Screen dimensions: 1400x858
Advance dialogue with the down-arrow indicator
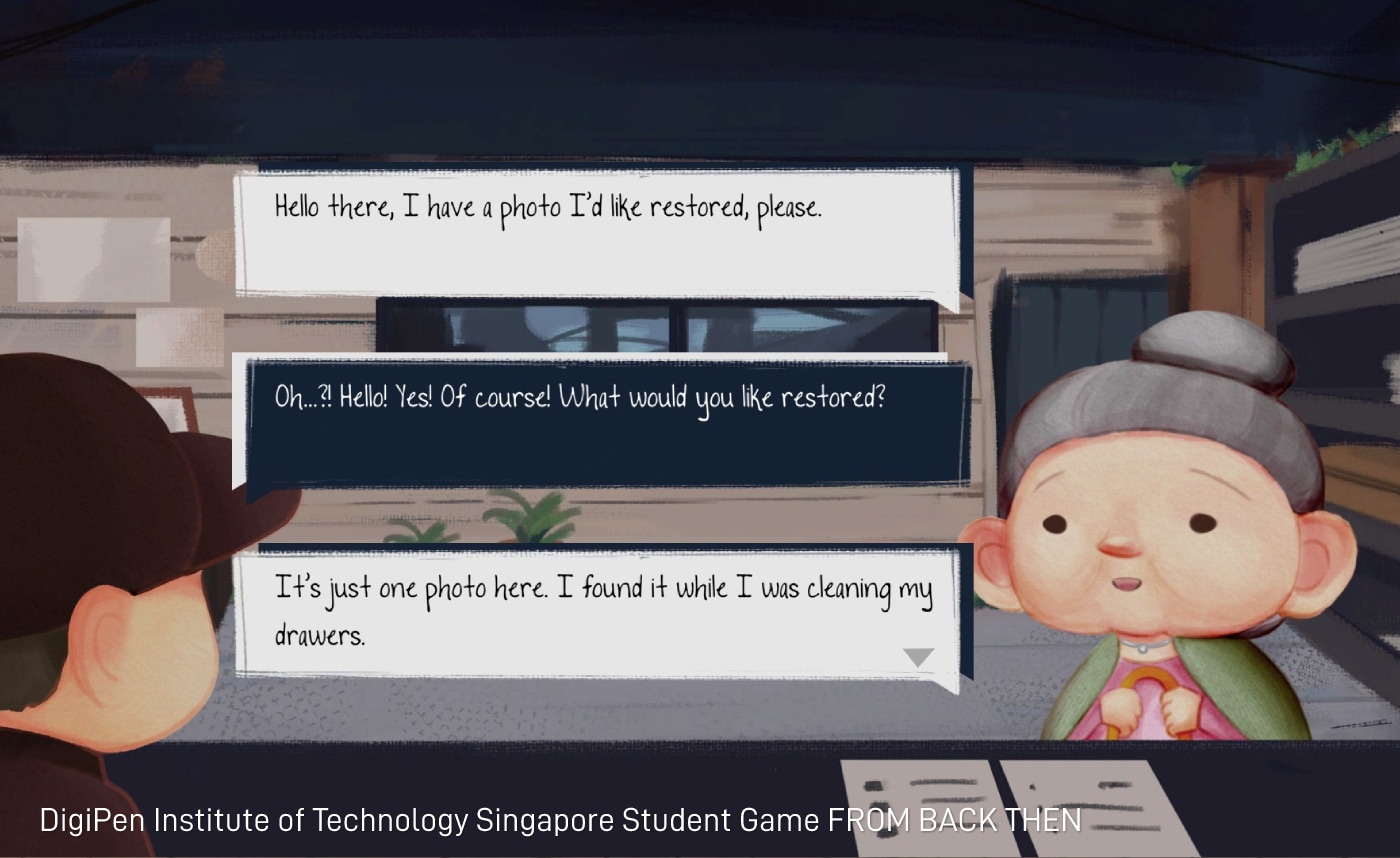click(x=918, y=657)
